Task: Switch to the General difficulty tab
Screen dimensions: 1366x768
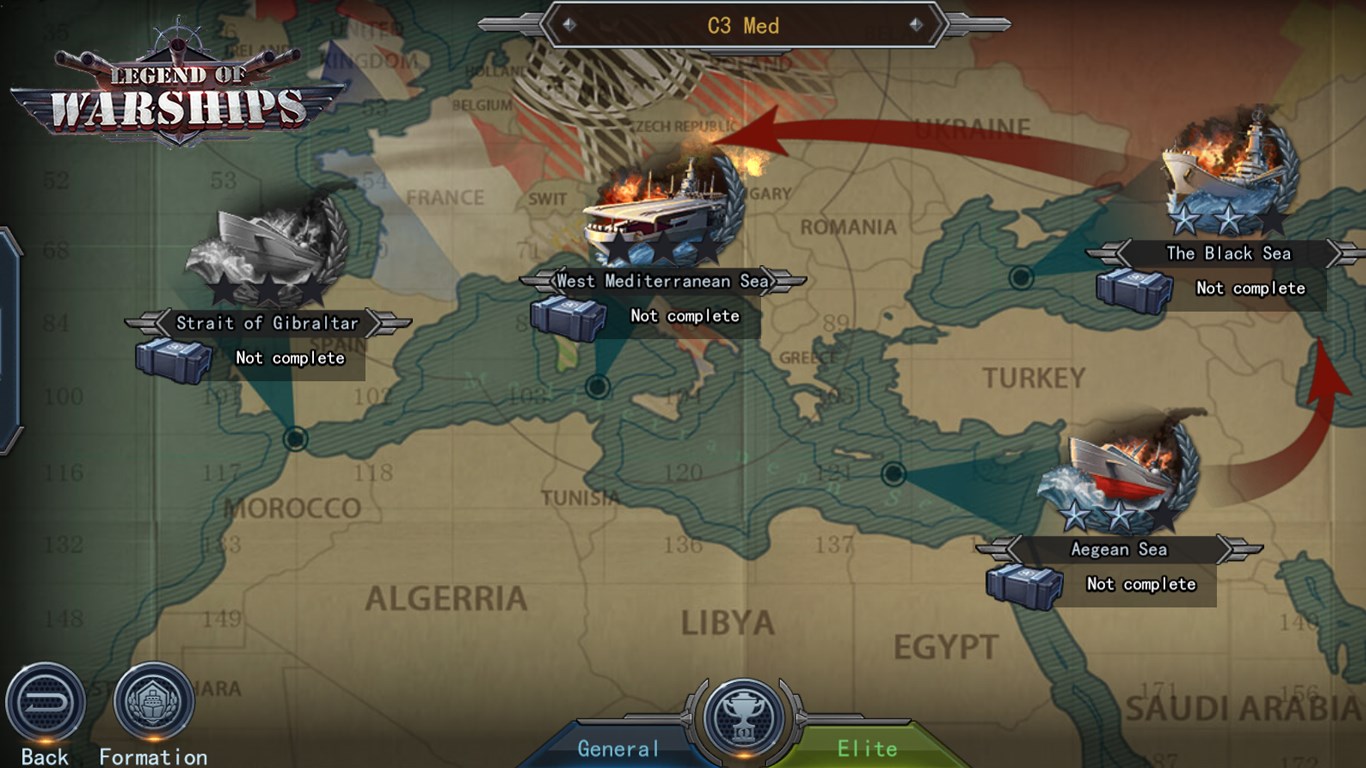Action: [619, 748]
